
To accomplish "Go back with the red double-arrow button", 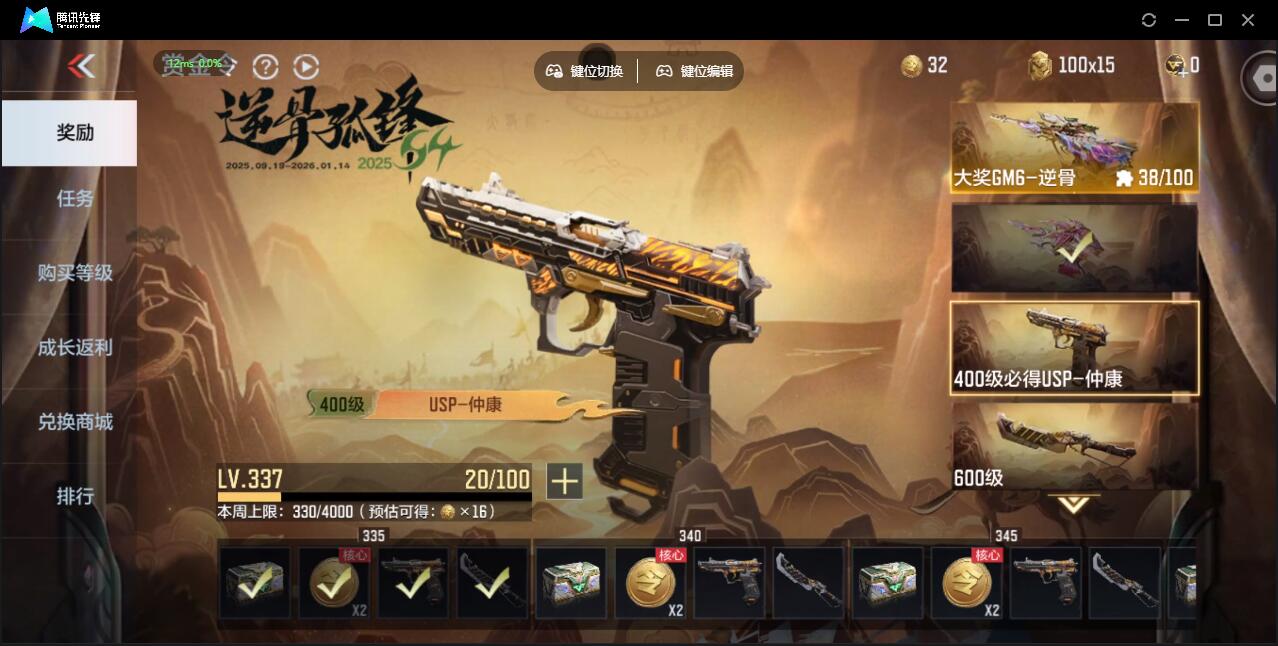I will [x=81, y=67].
